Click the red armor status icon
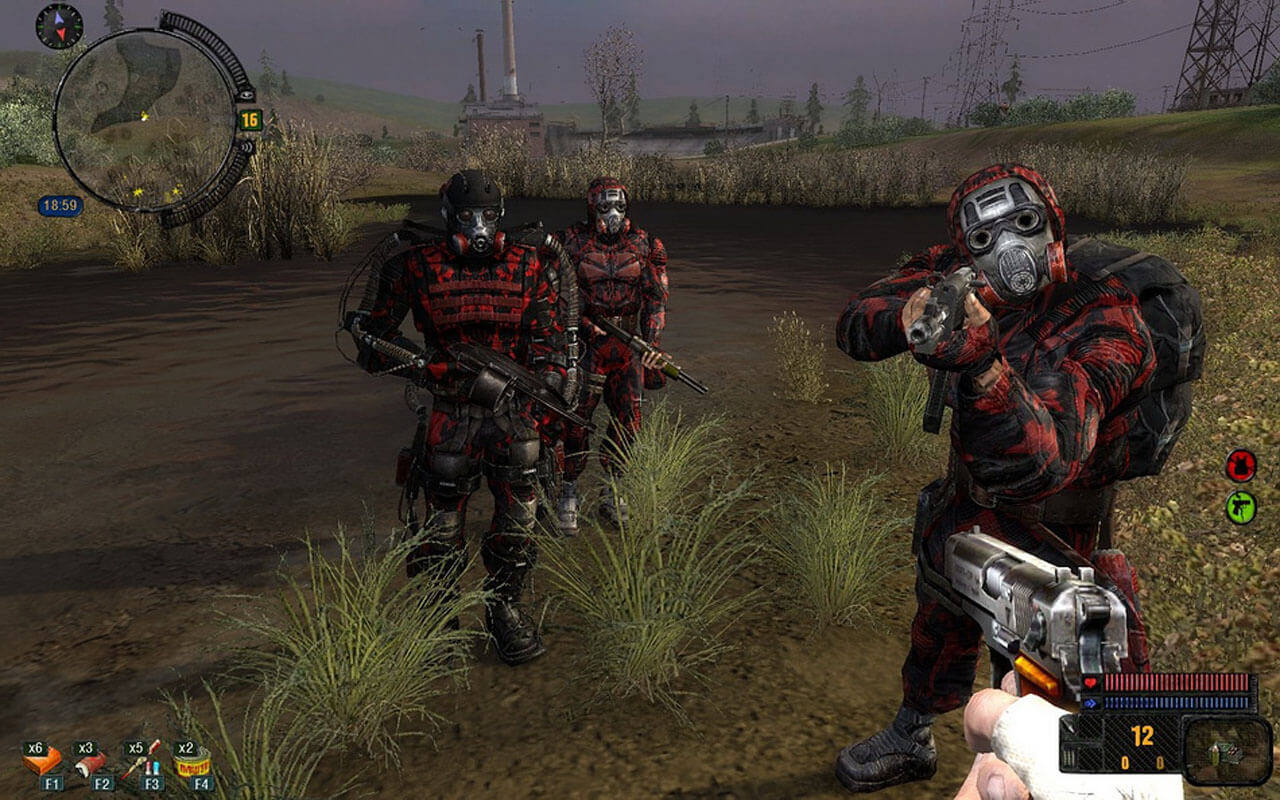This screenshot has height=800, width=1280. tap(1240, 465)
